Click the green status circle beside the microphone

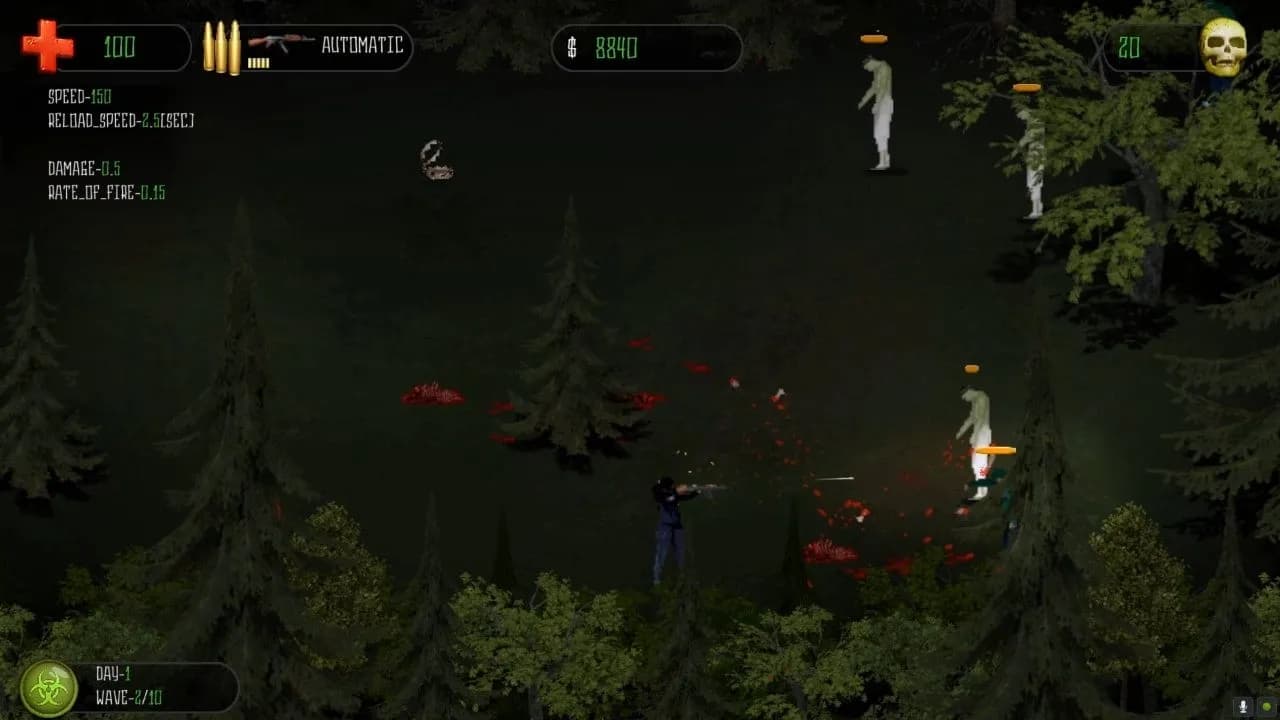[x=1267, y=706]
